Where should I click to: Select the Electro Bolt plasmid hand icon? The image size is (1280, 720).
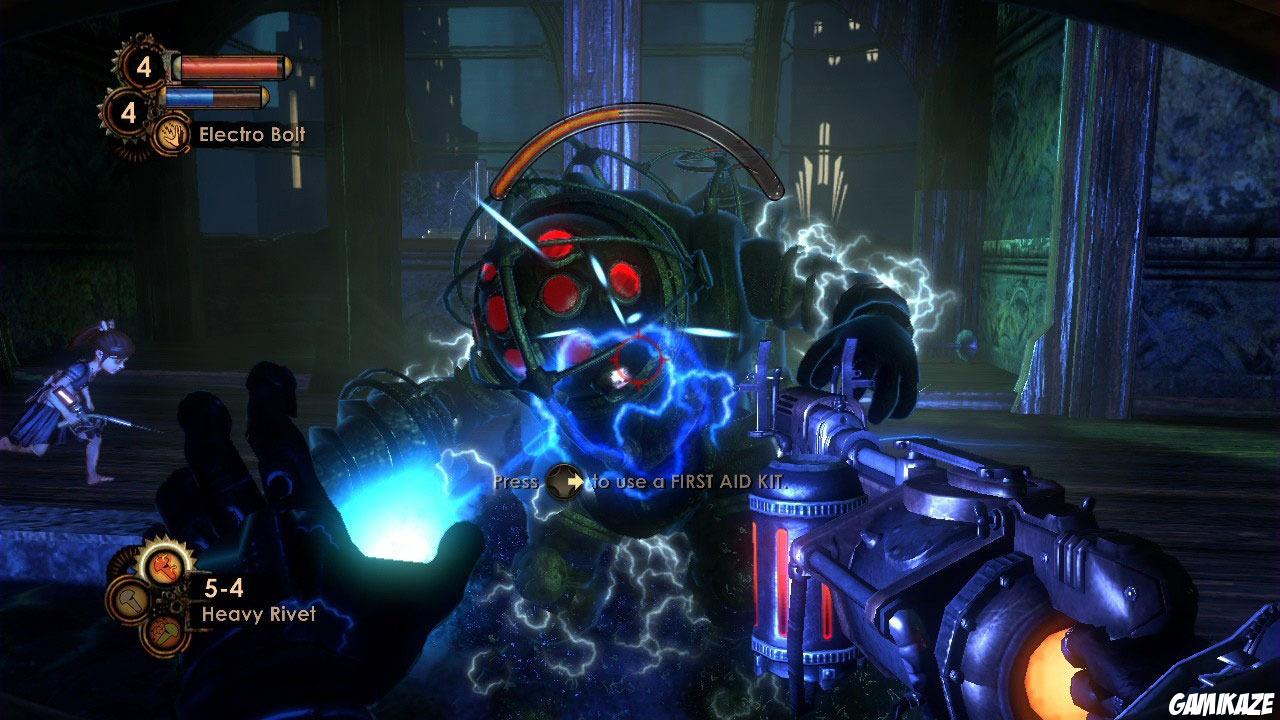point(172,134)
